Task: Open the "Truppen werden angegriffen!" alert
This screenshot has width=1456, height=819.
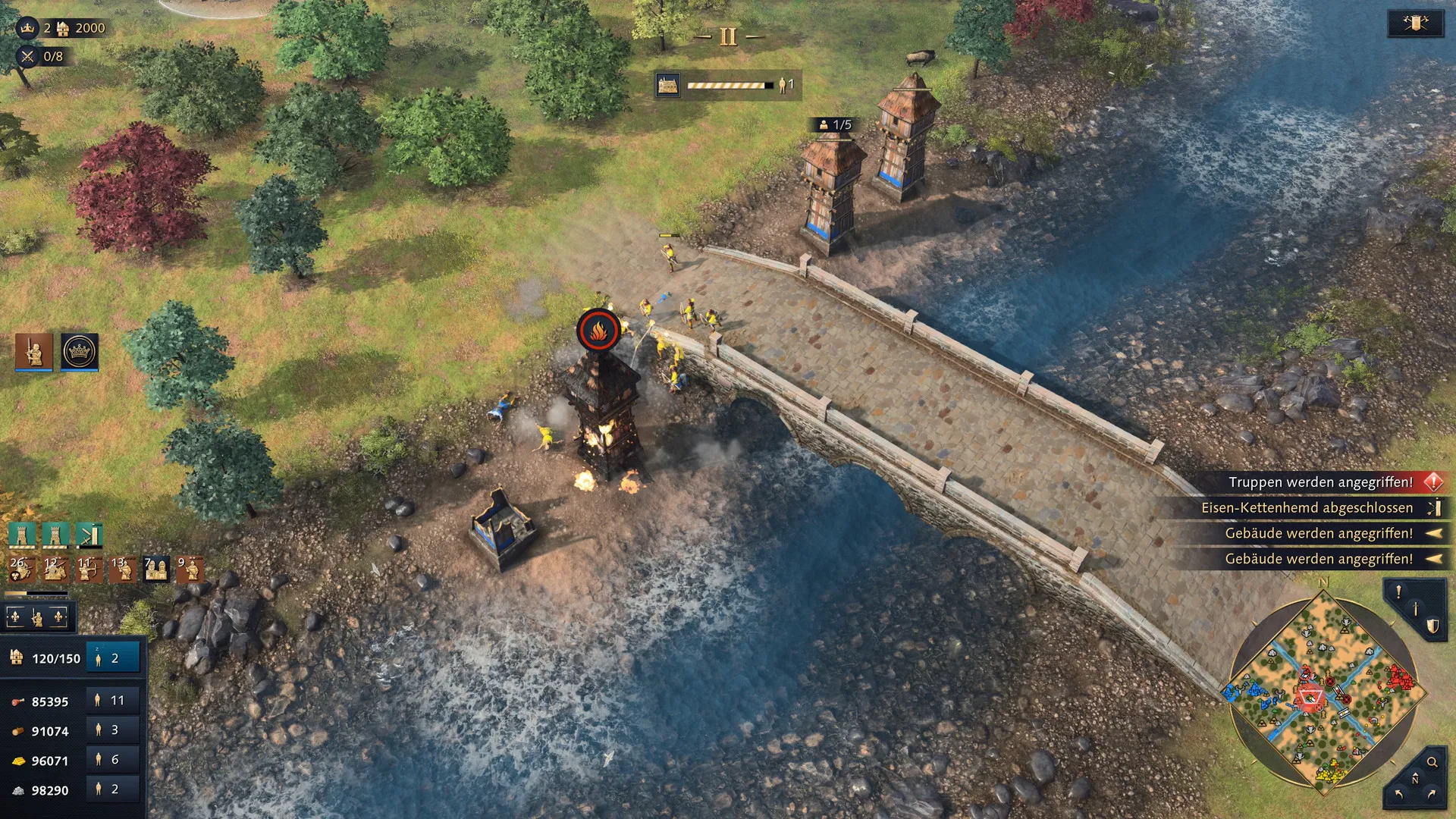Action: pyautogui.click(x=1321, y=482)
